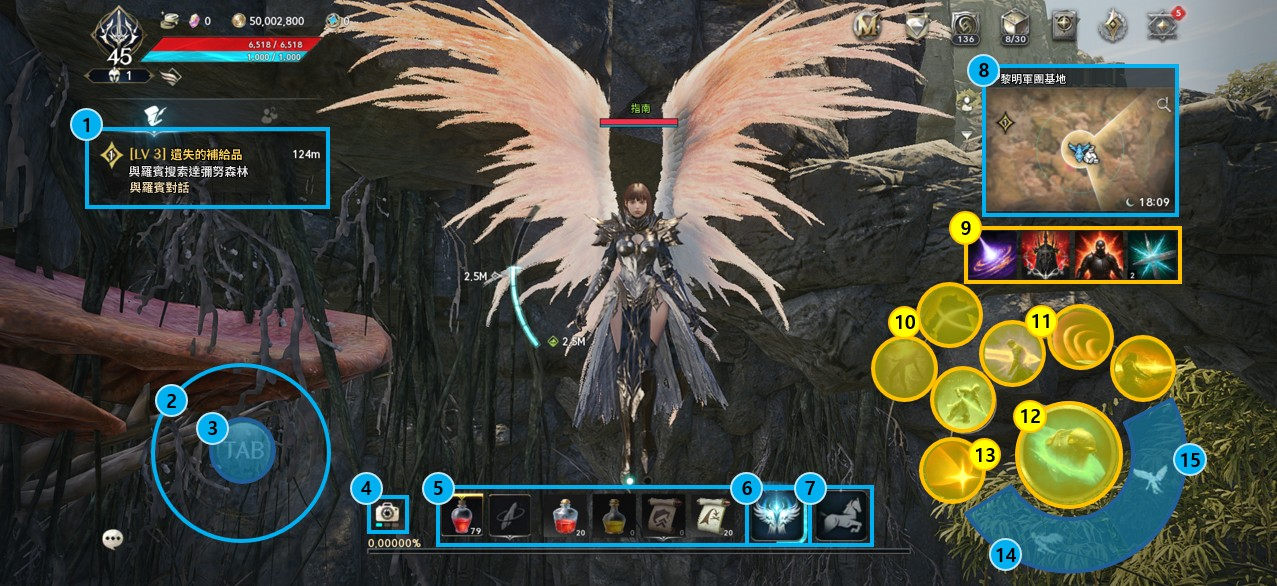Activate the swirl wave skill button
This screenshot has width=1277, height=586.
click(1080, 337)
